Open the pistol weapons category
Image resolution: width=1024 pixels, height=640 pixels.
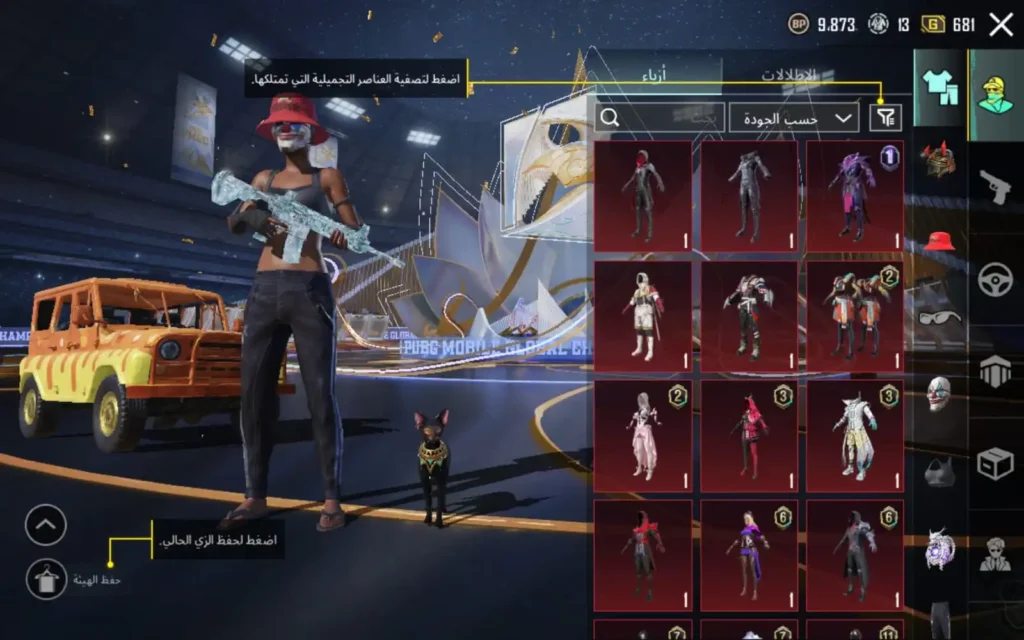click(x=995, y=187)
